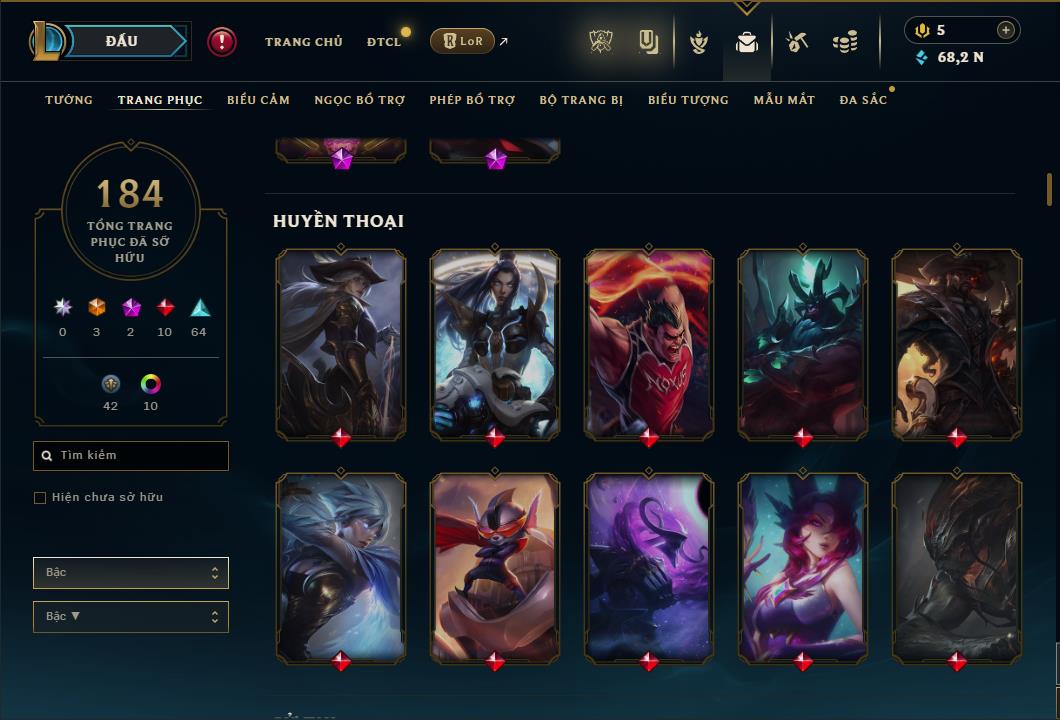Select the PHÉP BỔ TRỢ tab
The height and width of the screenshot is (720, 1060).
pos(472,100)
